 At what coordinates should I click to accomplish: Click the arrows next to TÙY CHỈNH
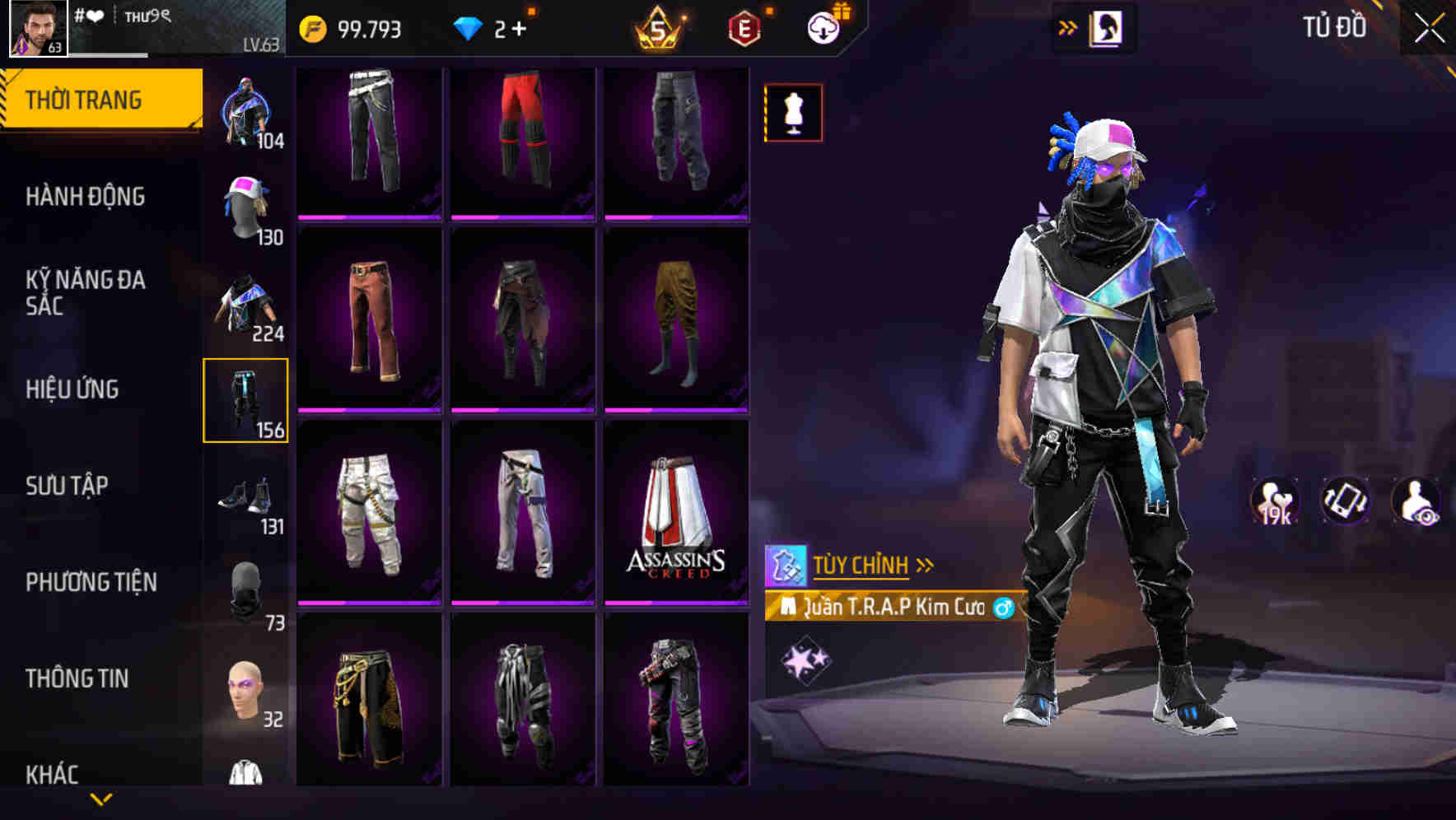[925, 564]
